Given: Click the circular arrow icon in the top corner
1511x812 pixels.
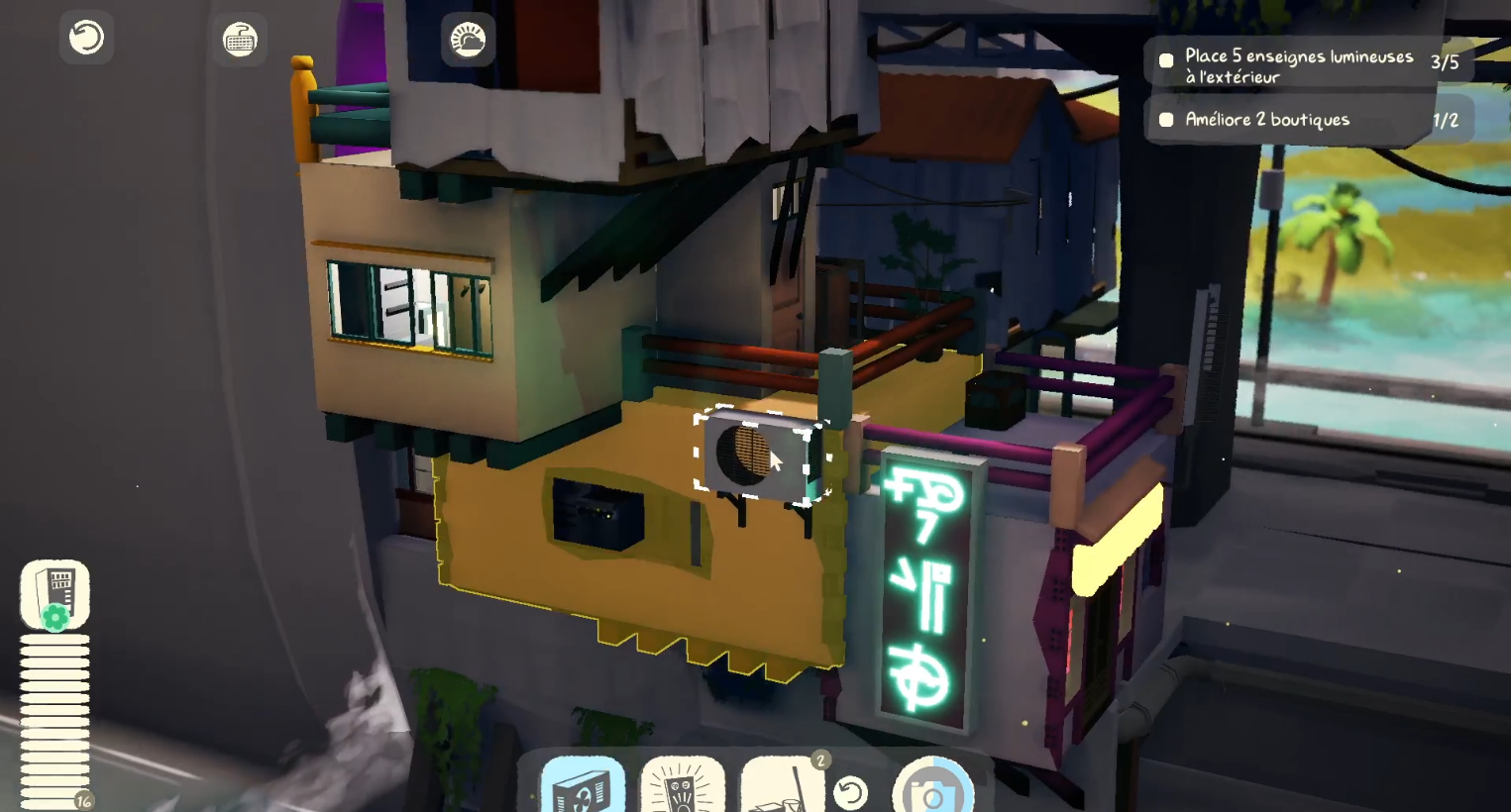Looking at the screenshot, I should coord(86,38).
